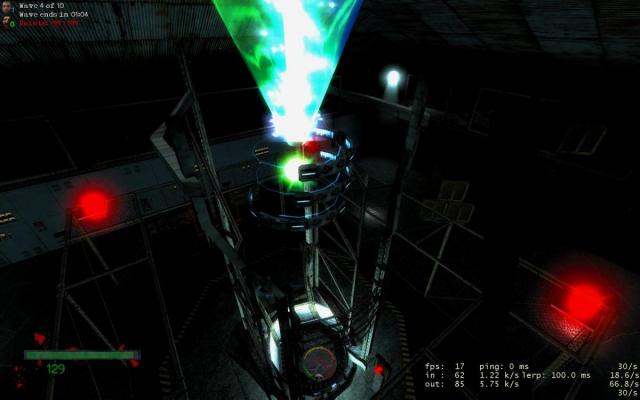Select the red zombie team icon
640x400 pixels.
[x=8, y=20]
